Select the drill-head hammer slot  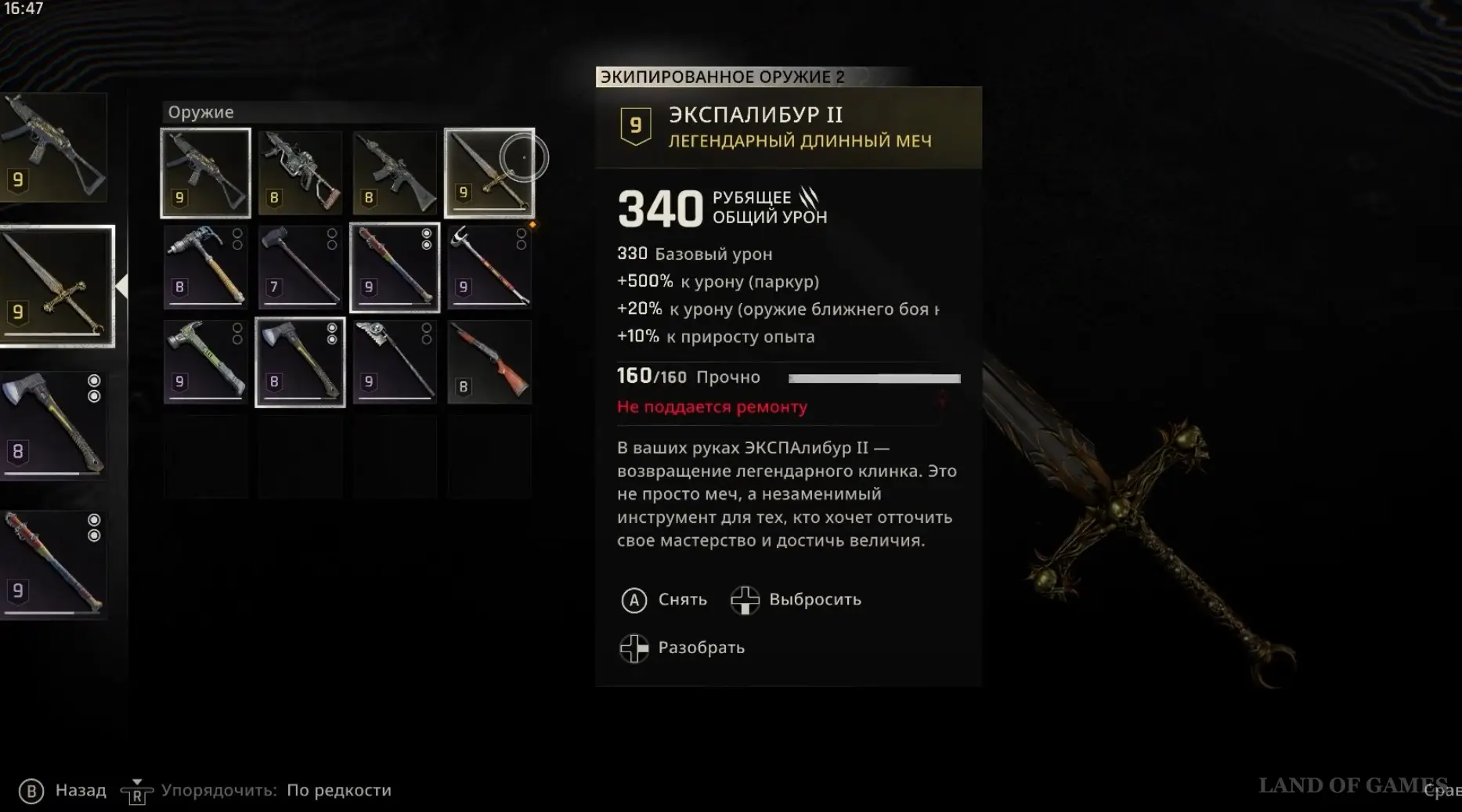pyautogui.click(x=206, y=268)
